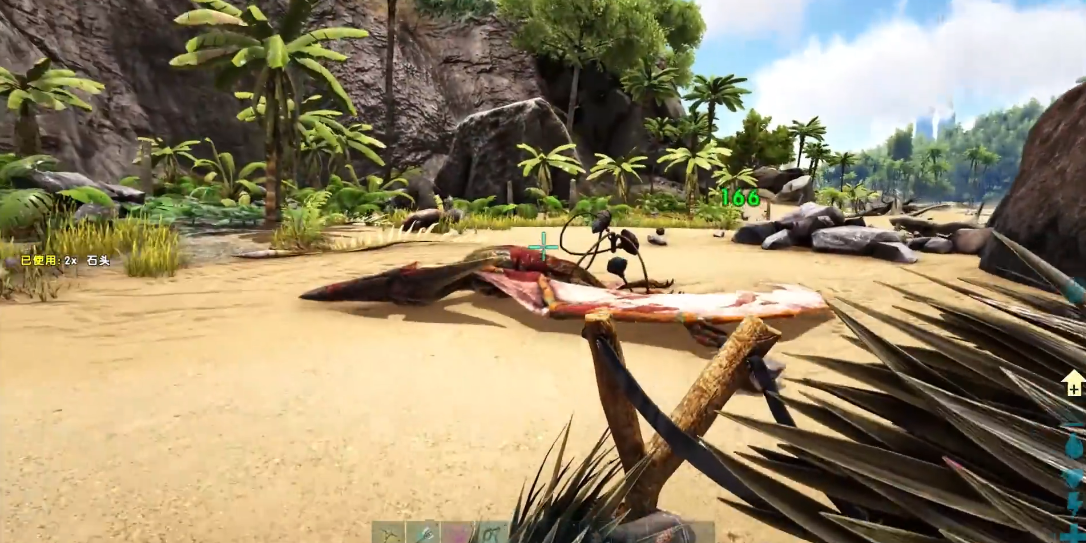Select the bola hotbar slot

491,533
